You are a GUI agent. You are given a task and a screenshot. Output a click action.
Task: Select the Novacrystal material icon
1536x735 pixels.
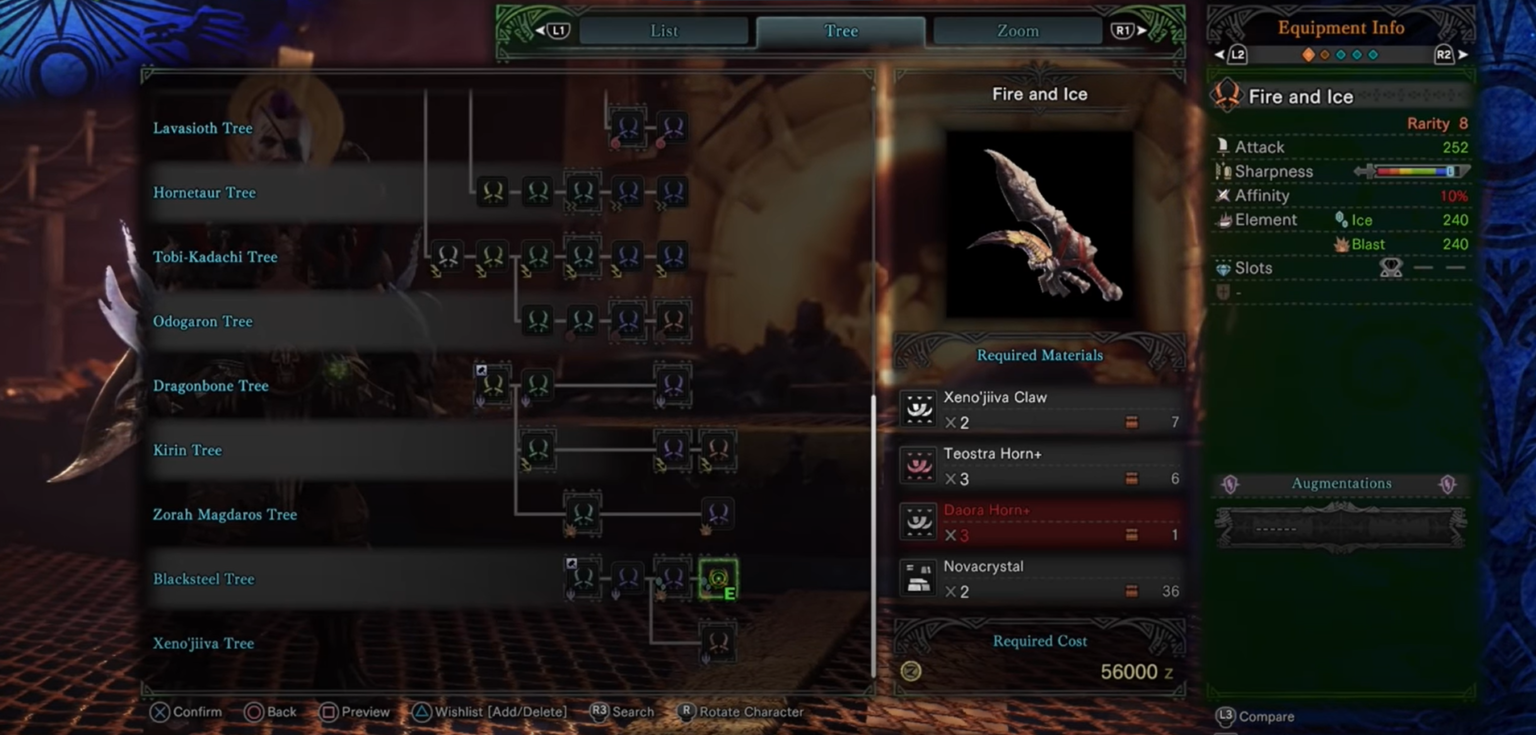tap(918, 578)
